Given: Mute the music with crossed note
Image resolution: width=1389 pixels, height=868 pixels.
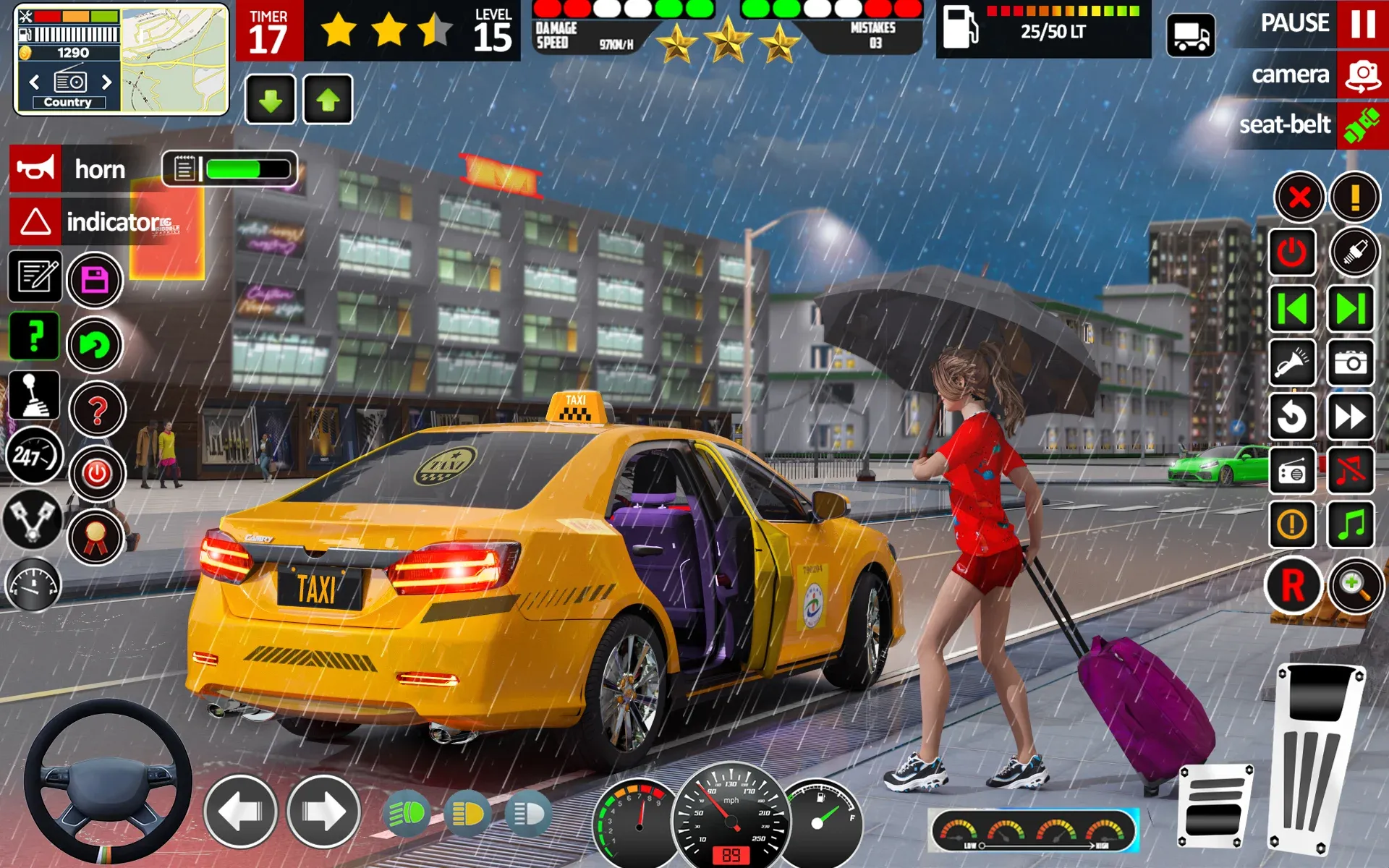Looking at the screenshot, I should tap(1350, 472).
